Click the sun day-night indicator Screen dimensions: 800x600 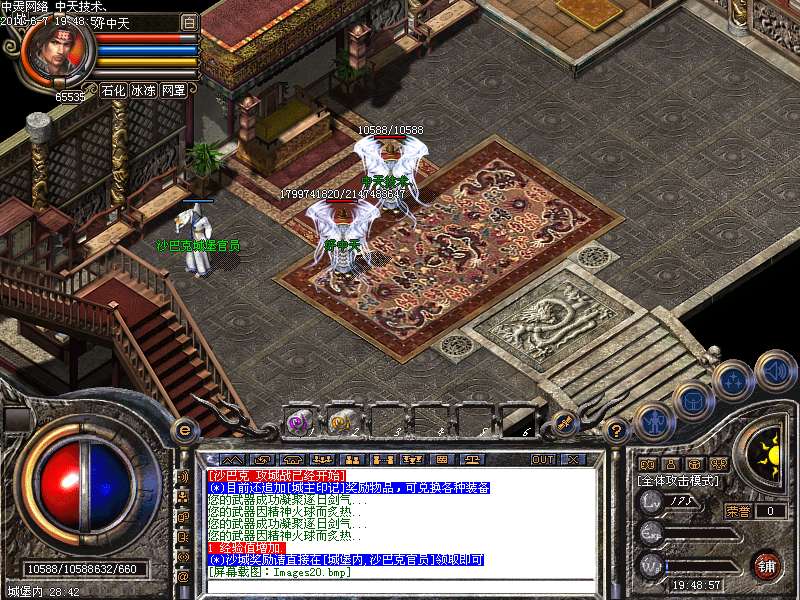(766, 456)
